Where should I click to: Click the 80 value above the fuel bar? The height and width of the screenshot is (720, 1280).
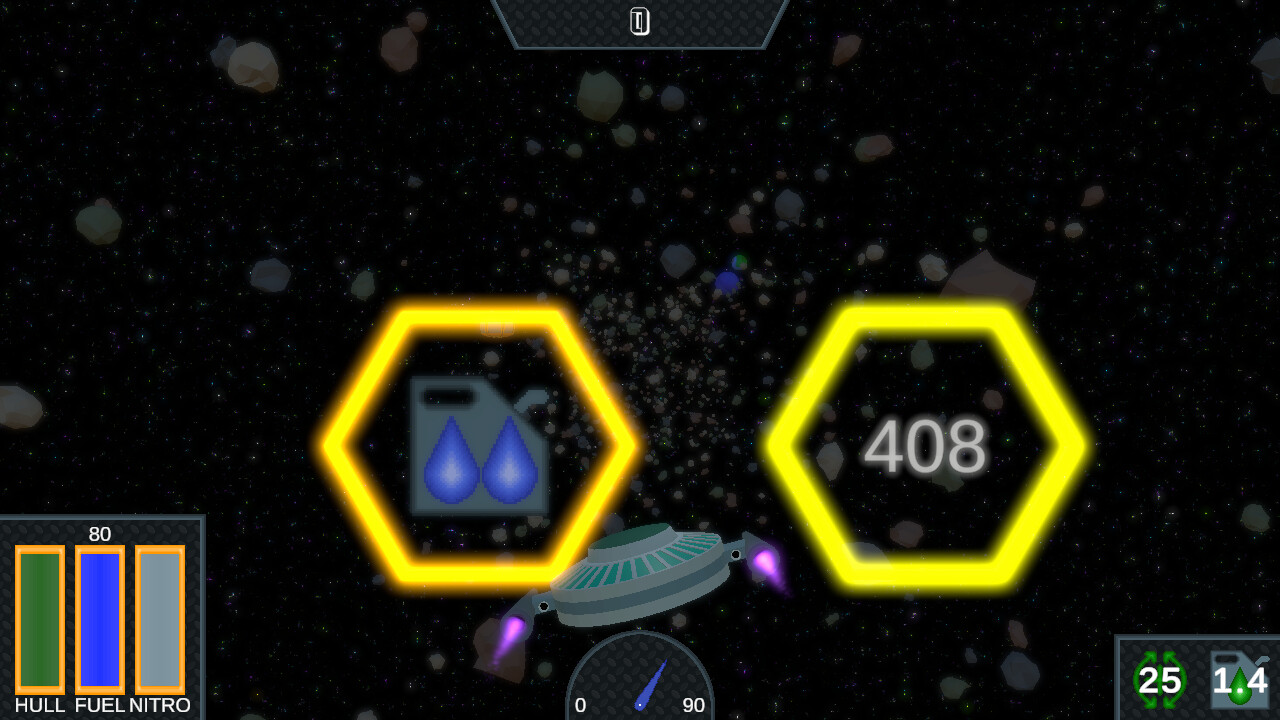pyautogui.click(x=99, y=535)
